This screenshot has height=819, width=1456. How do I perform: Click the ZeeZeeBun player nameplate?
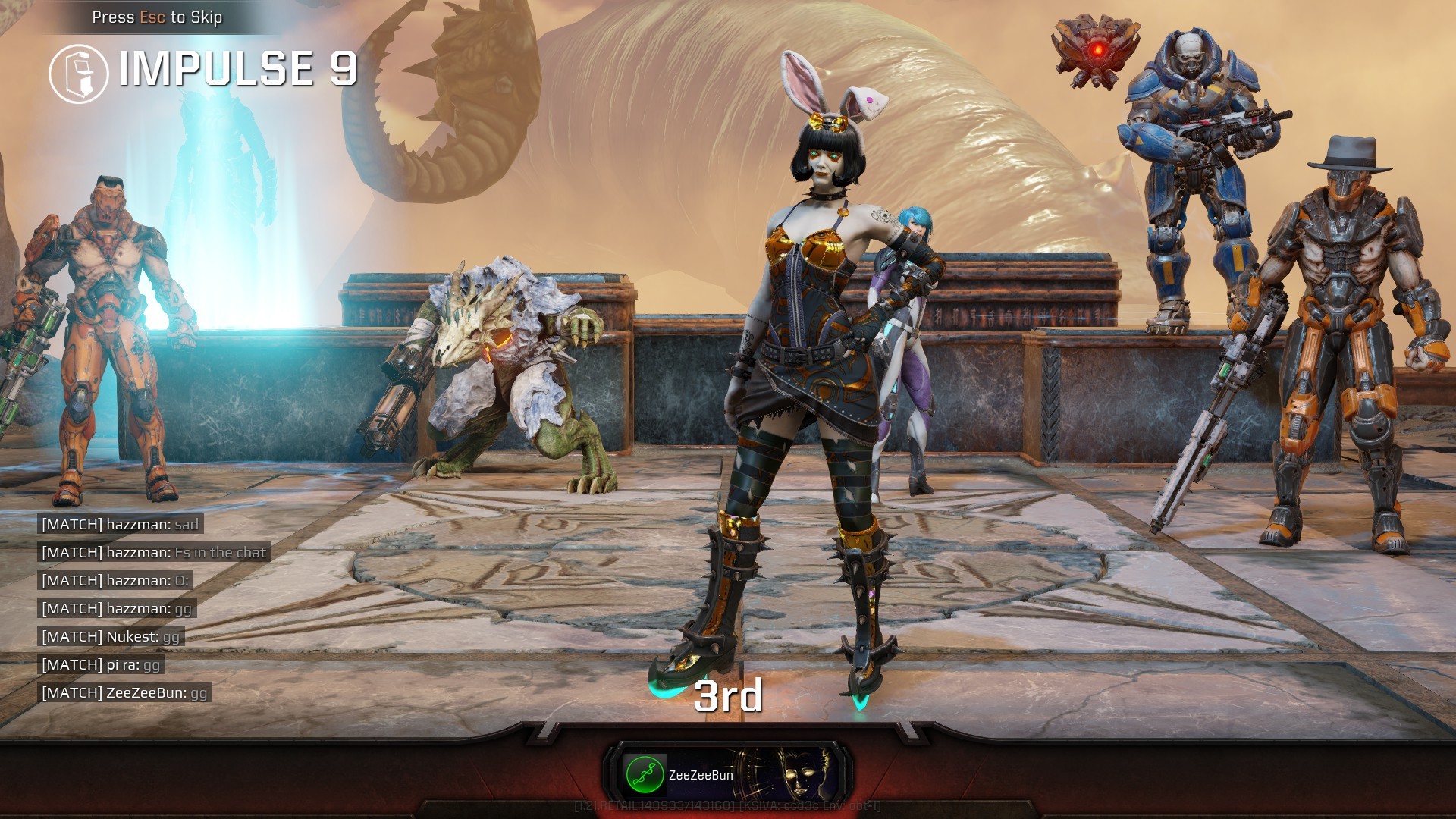pyautogui.click(x=729, y=774)
